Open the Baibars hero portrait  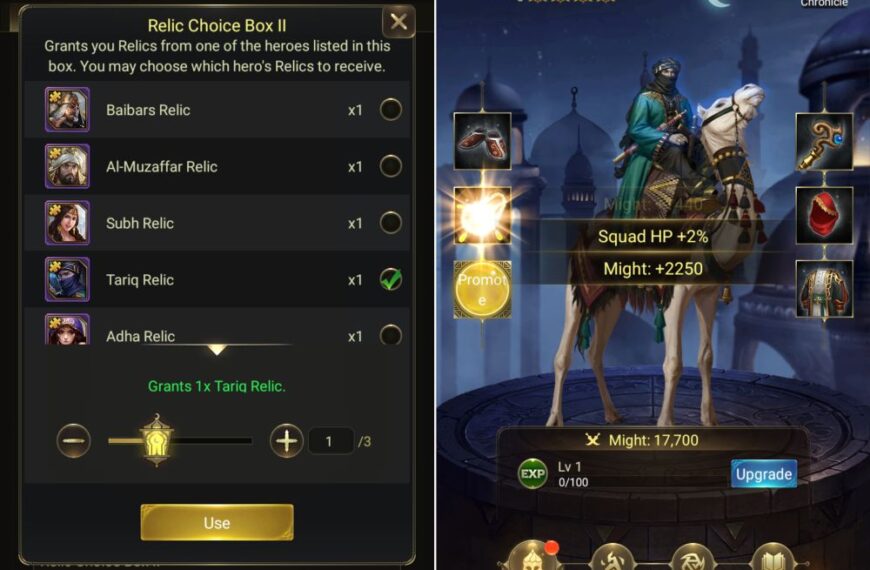(x=67, y=110)
